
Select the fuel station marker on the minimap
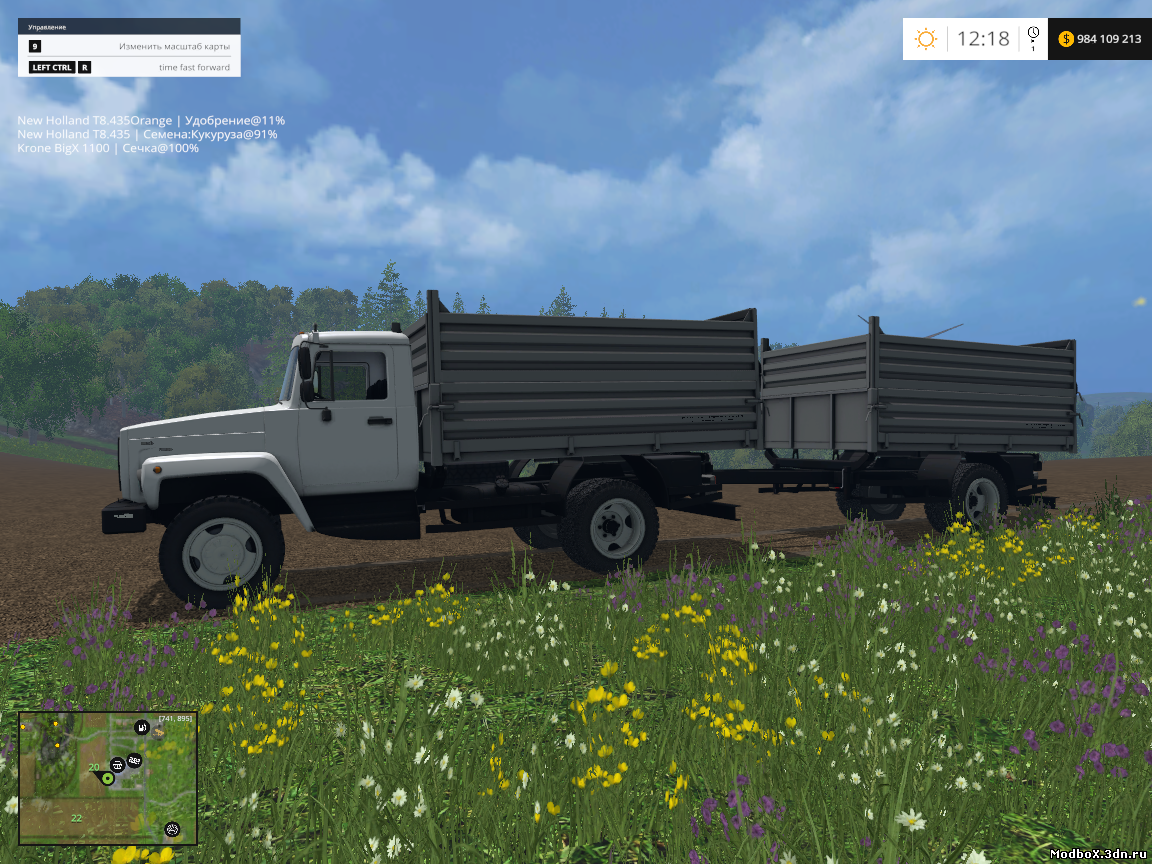coord(142,727)
